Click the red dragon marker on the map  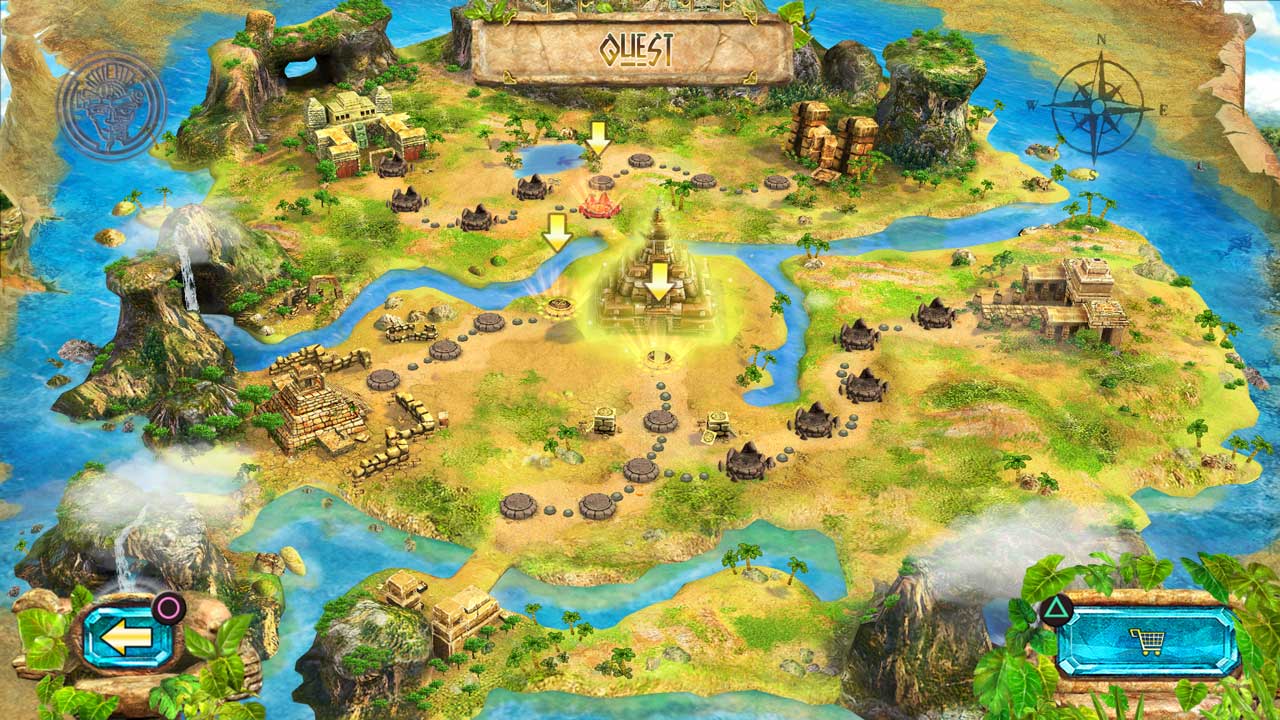click(601, 204)
